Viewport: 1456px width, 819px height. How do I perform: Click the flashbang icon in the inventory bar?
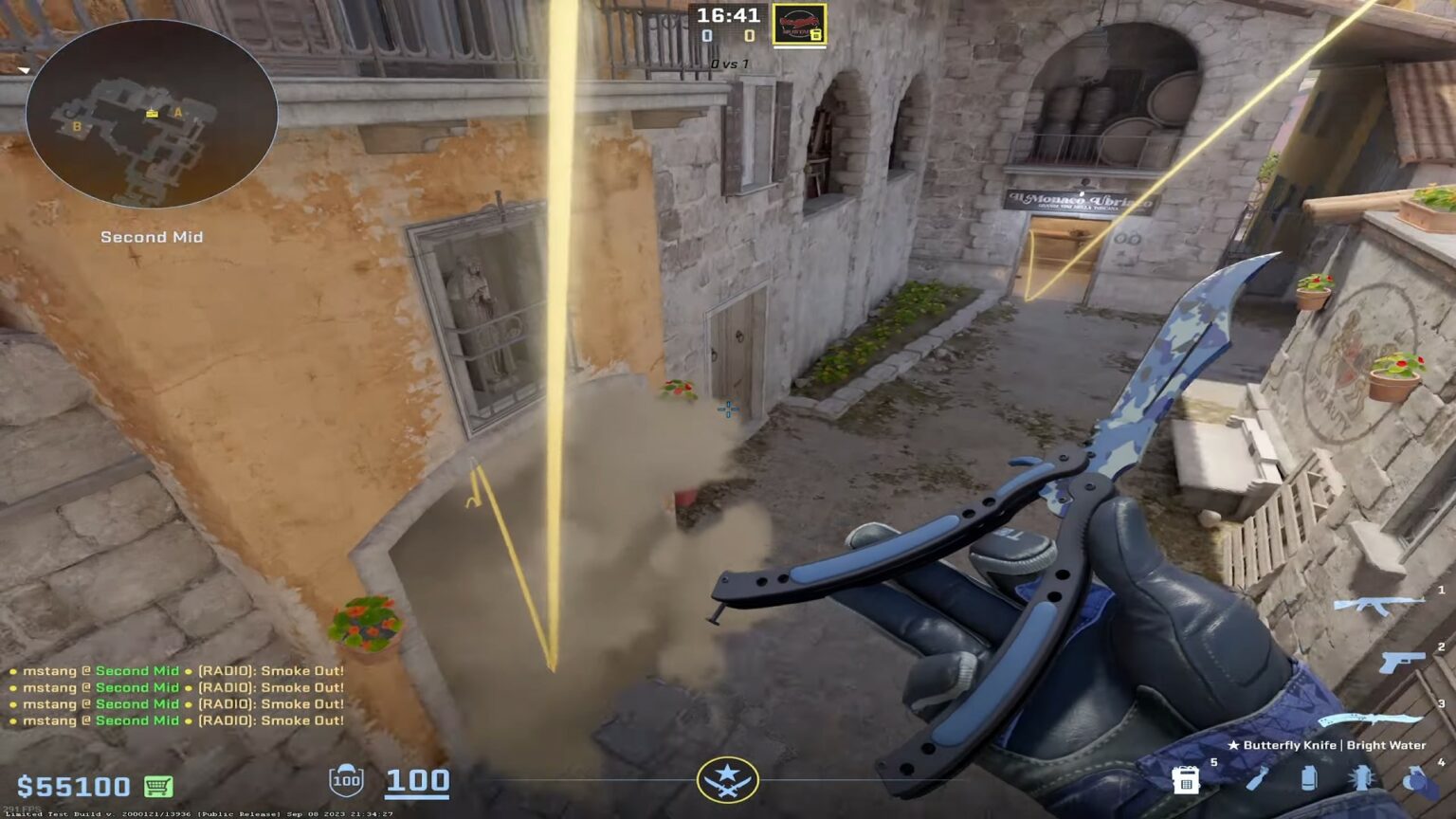coord(1360,779)
